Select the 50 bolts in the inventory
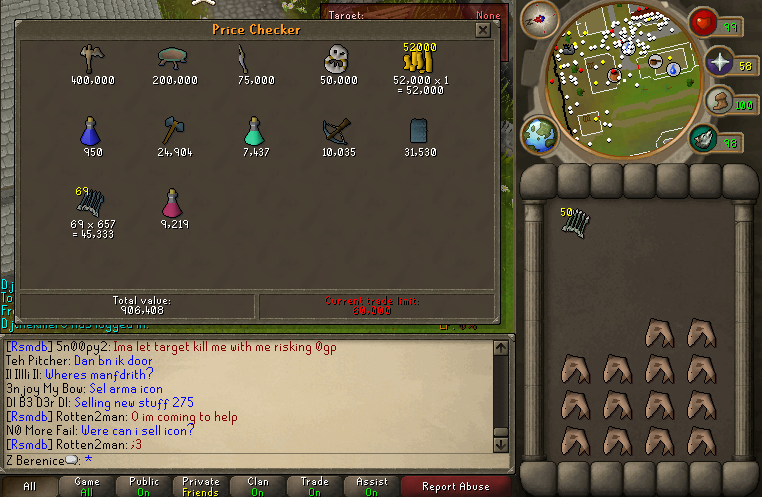Viewport: 762px width, 497px height. coord(574,224)
